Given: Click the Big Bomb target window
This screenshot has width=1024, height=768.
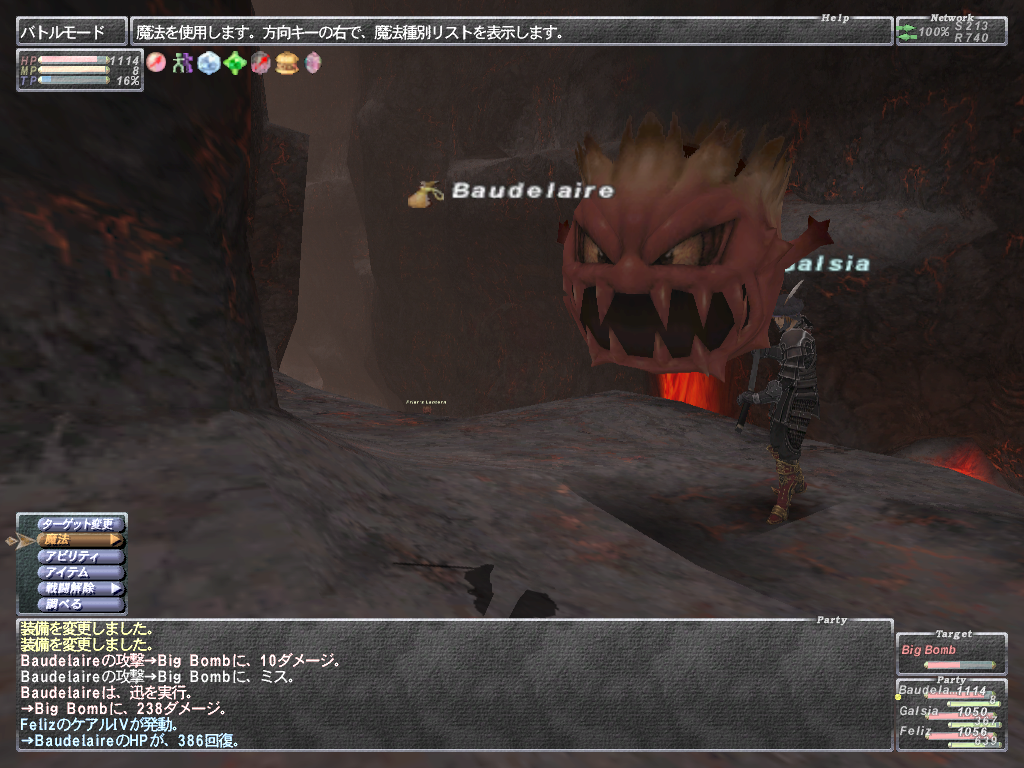Looking at the screenshot, I should [x=951, y=651].
